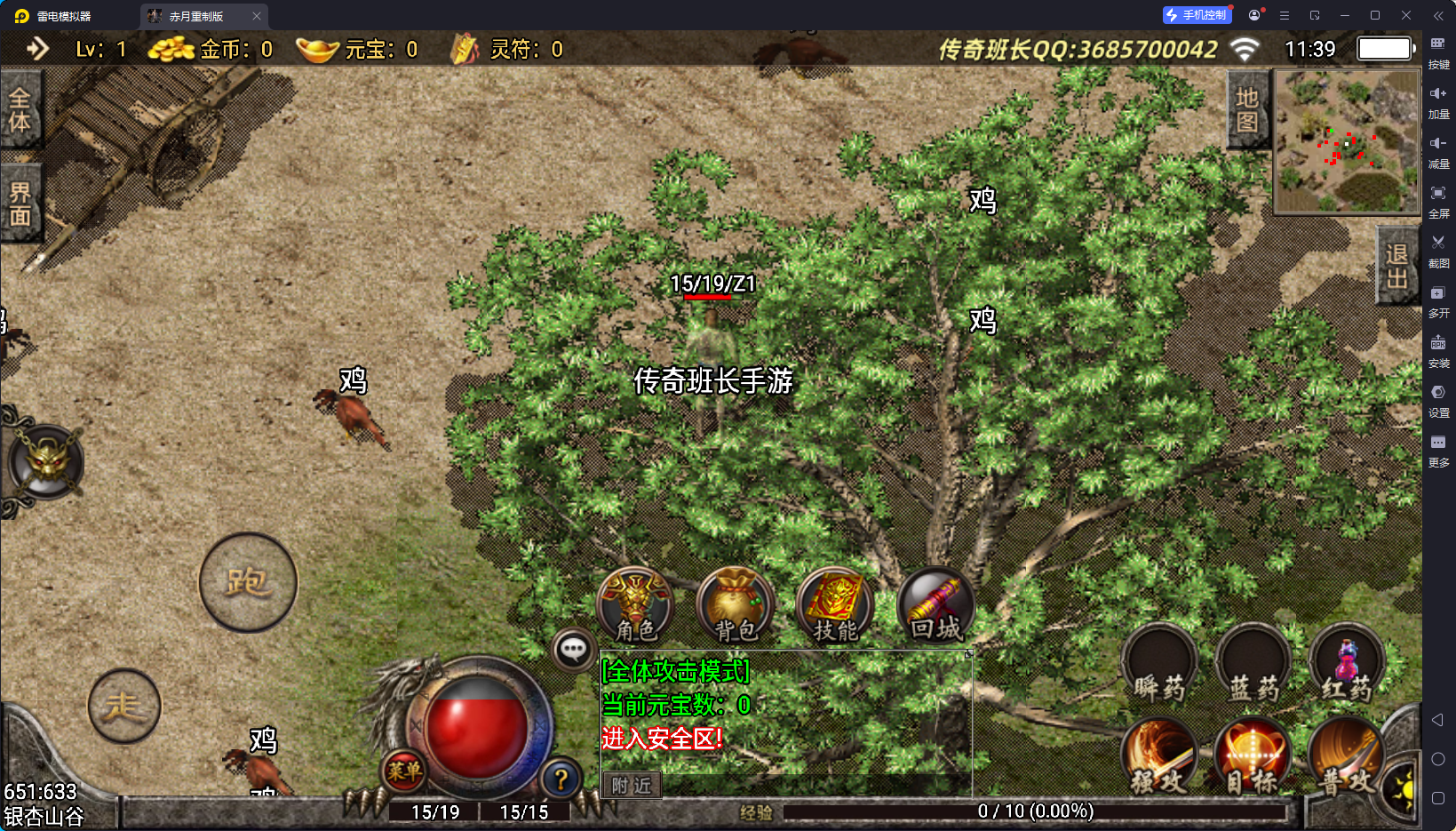
Task: Open the 背包 bag inventory
Action: click(x=736, y=605)
